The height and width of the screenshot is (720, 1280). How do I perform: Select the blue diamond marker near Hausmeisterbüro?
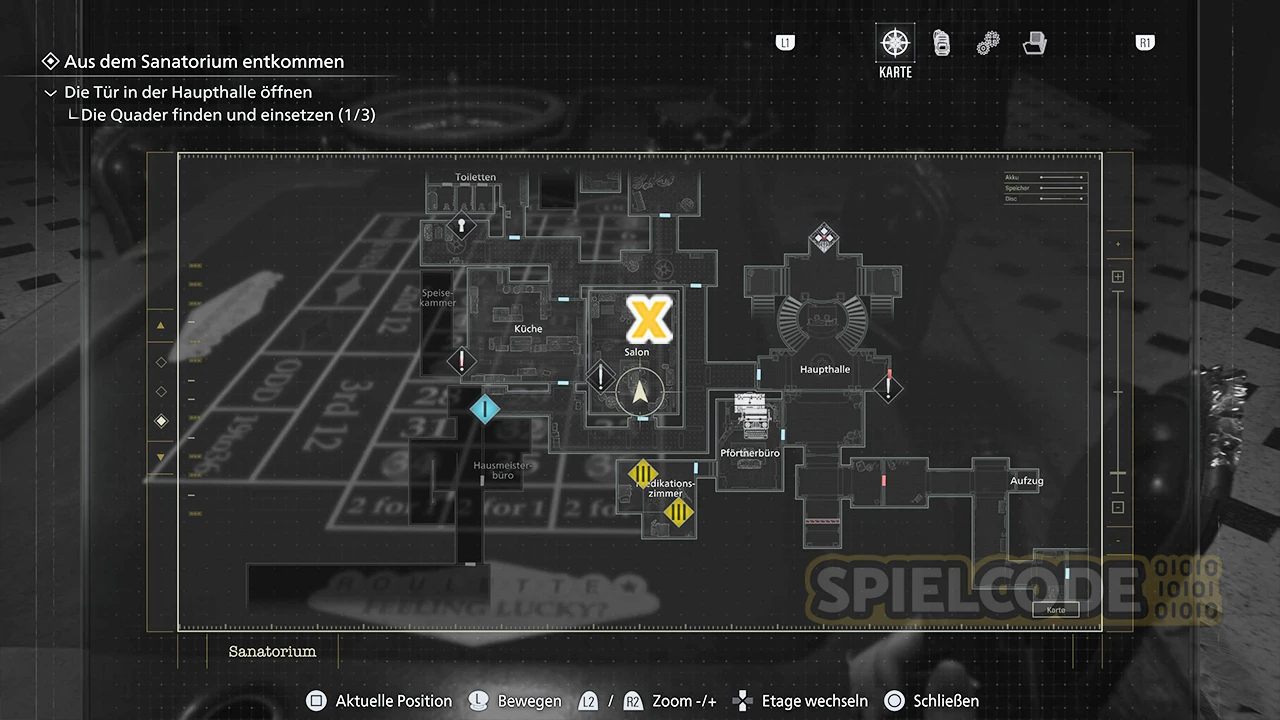(485, 408)
